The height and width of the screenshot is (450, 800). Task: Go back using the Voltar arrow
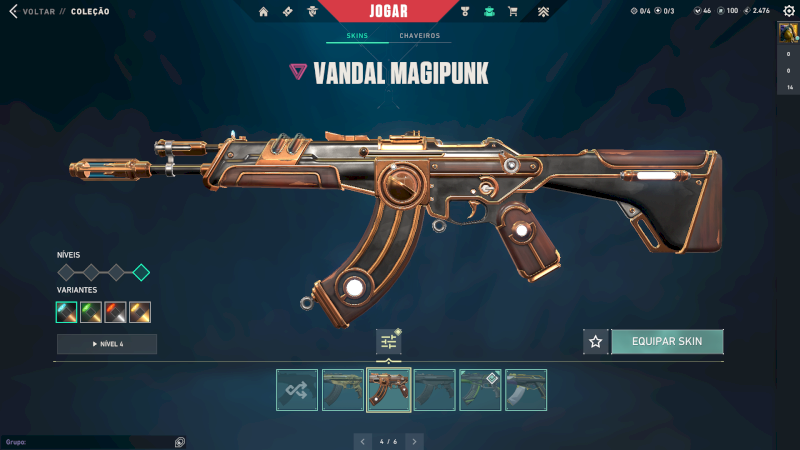point(13,11)
